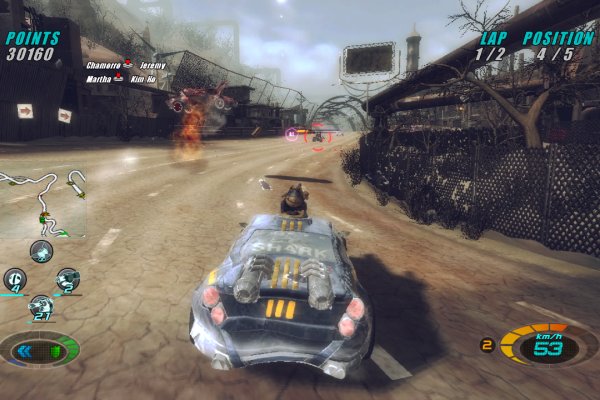Click the Martha–Kim Ho kill feed entry

pos(123,79)
